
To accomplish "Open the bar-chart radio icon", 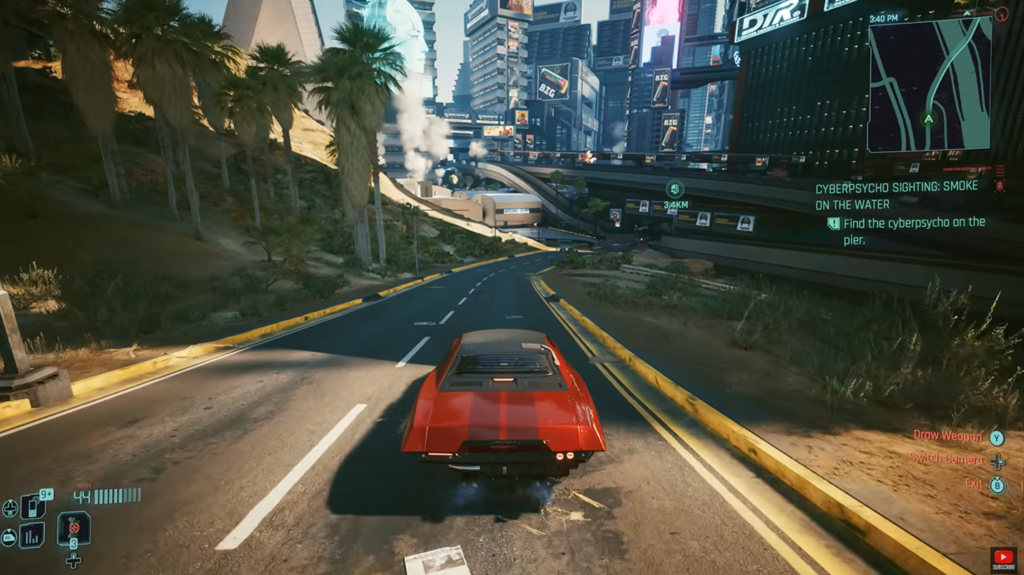I will 32,535.
